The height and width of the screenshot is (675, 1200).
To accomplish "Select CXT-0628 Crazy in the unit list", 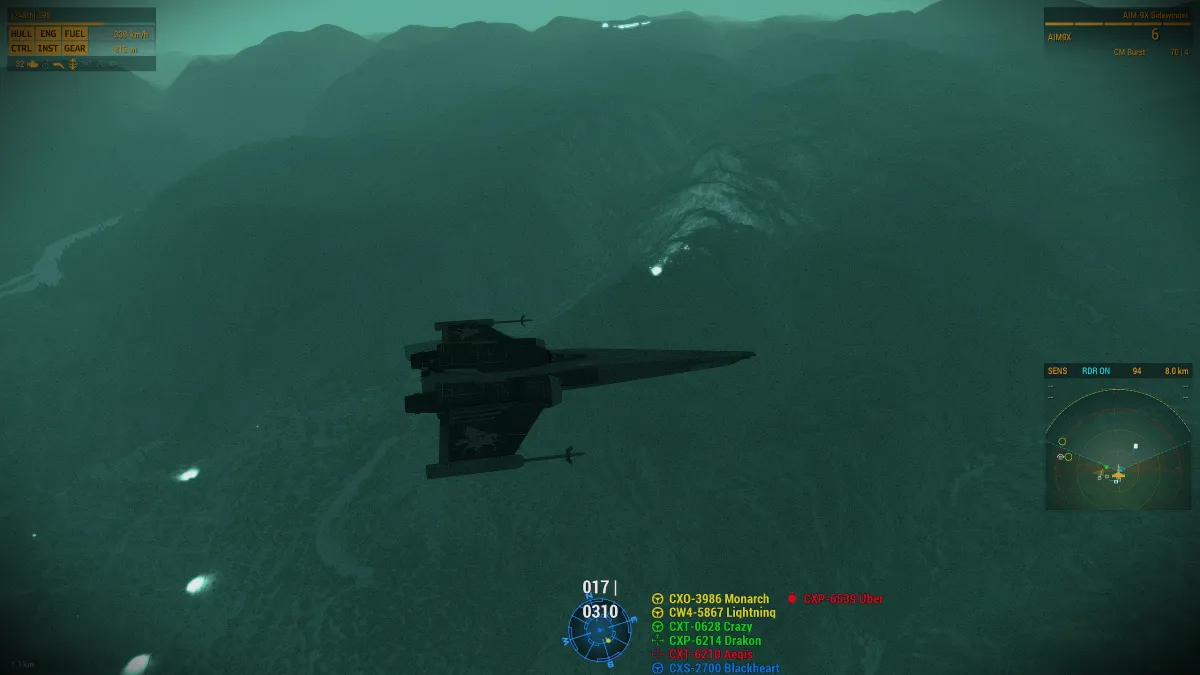I will point(710,627).
